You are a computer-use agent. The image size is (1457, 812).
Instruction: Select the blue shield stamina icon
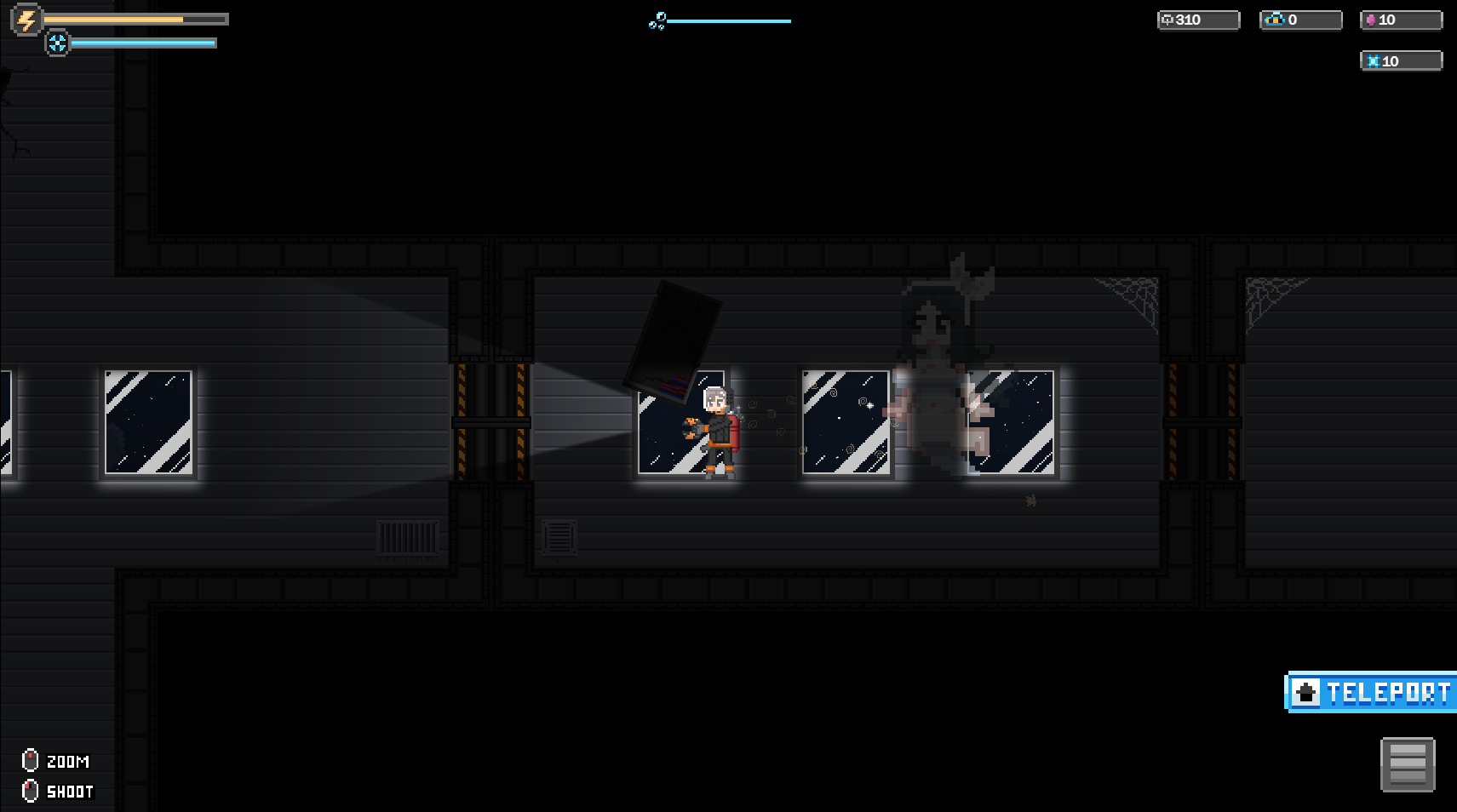(58, 42)
